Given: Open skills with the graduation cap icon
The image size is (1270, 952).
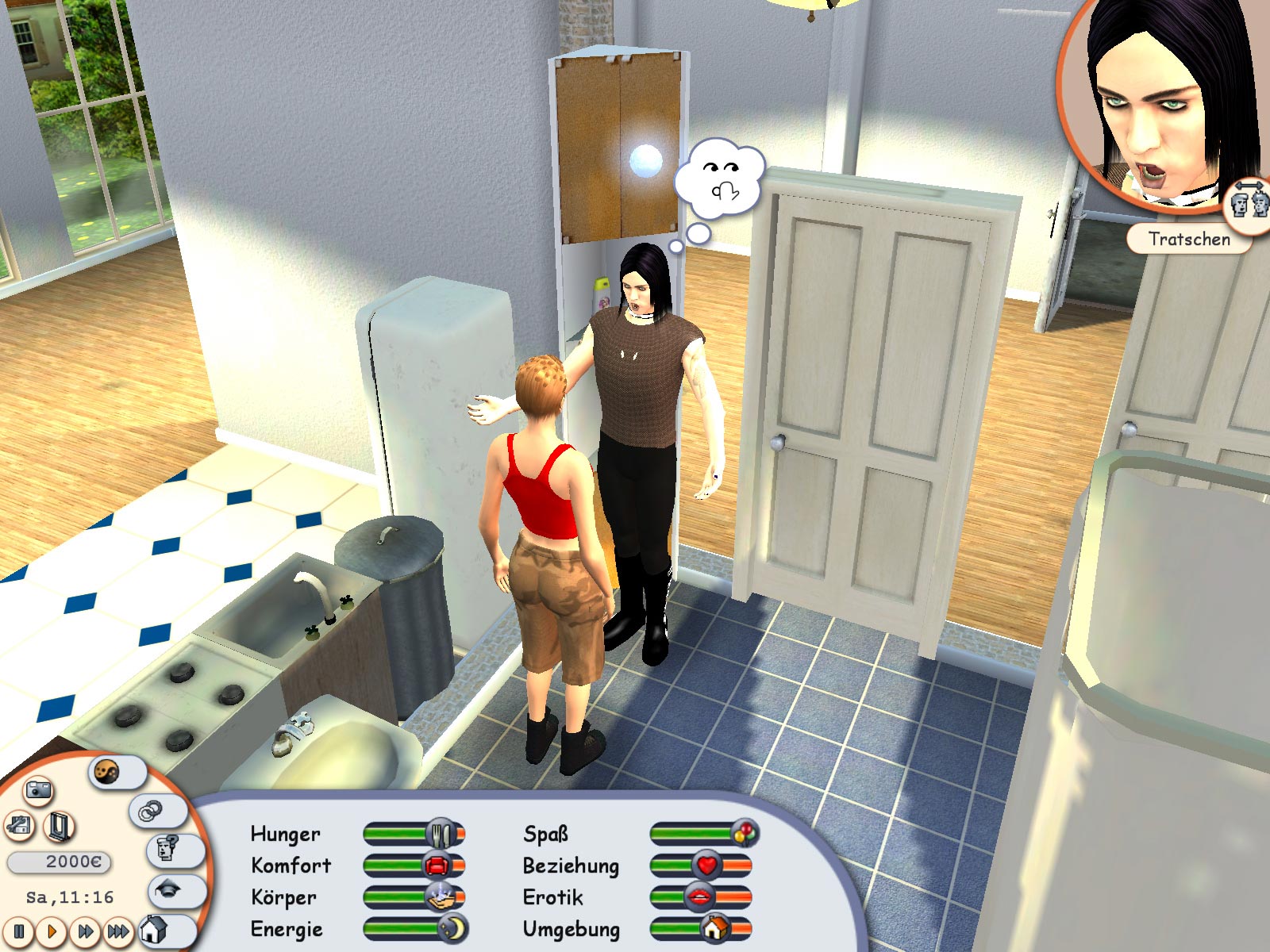Looking at the screenshot, I should point(167,890).
